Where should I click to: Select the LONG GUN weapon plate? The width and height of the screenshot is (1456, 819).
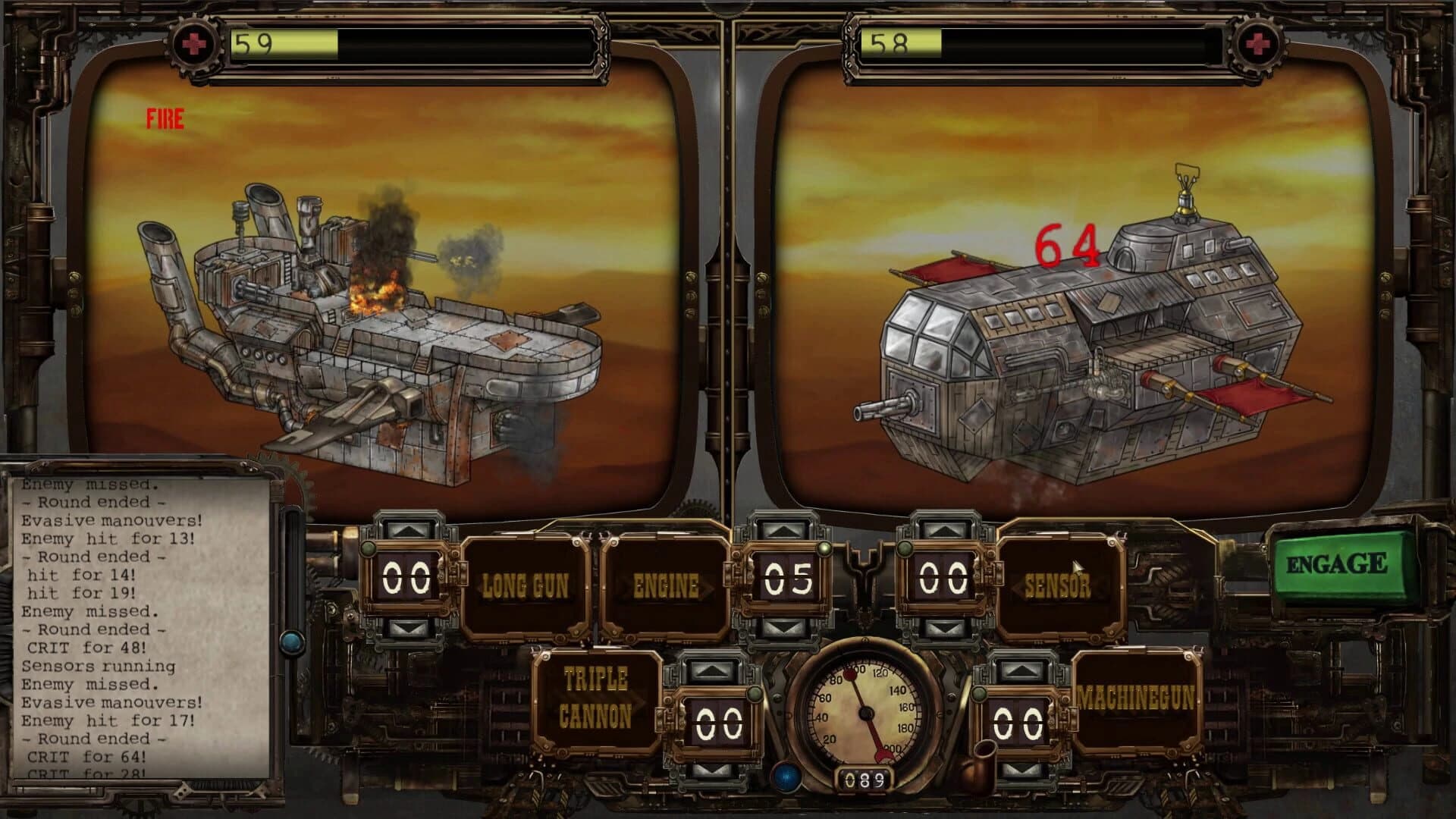(523, 584)
